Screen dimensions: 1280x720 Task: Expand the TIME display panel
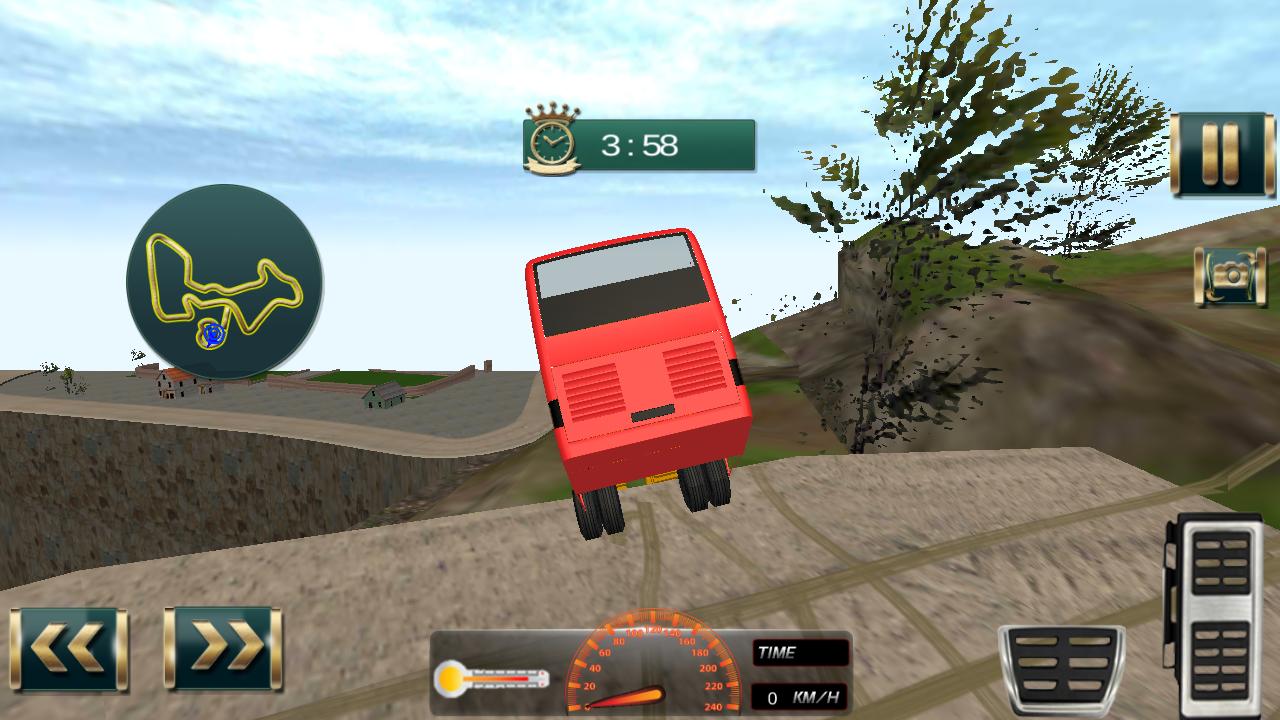tap(800, 652)
